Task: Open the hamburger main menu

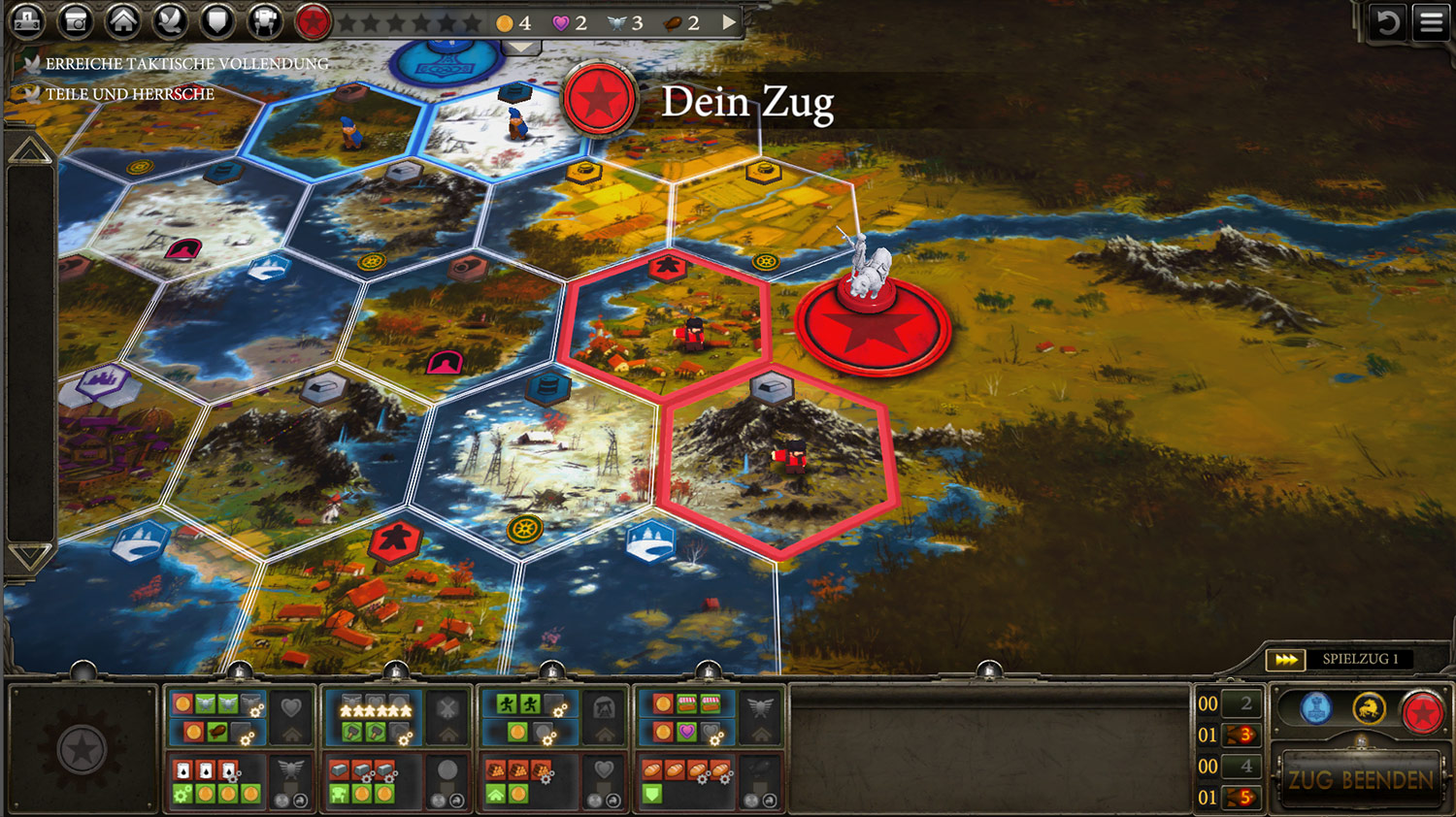Action: (1432, 22)
